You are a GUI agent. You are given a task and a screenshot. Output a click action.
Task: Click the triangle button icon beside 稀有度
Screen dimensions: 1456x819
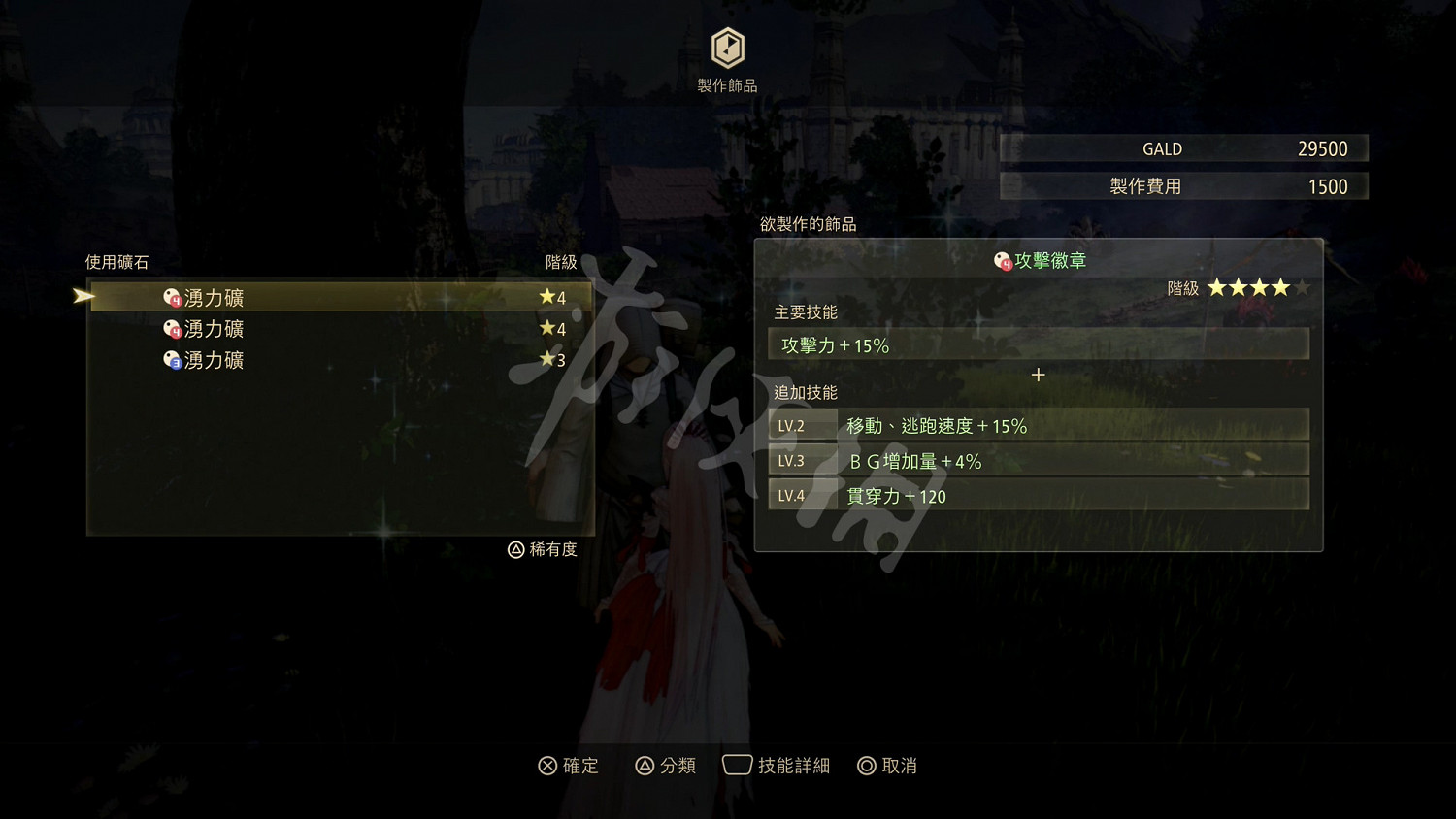[515, 549]
